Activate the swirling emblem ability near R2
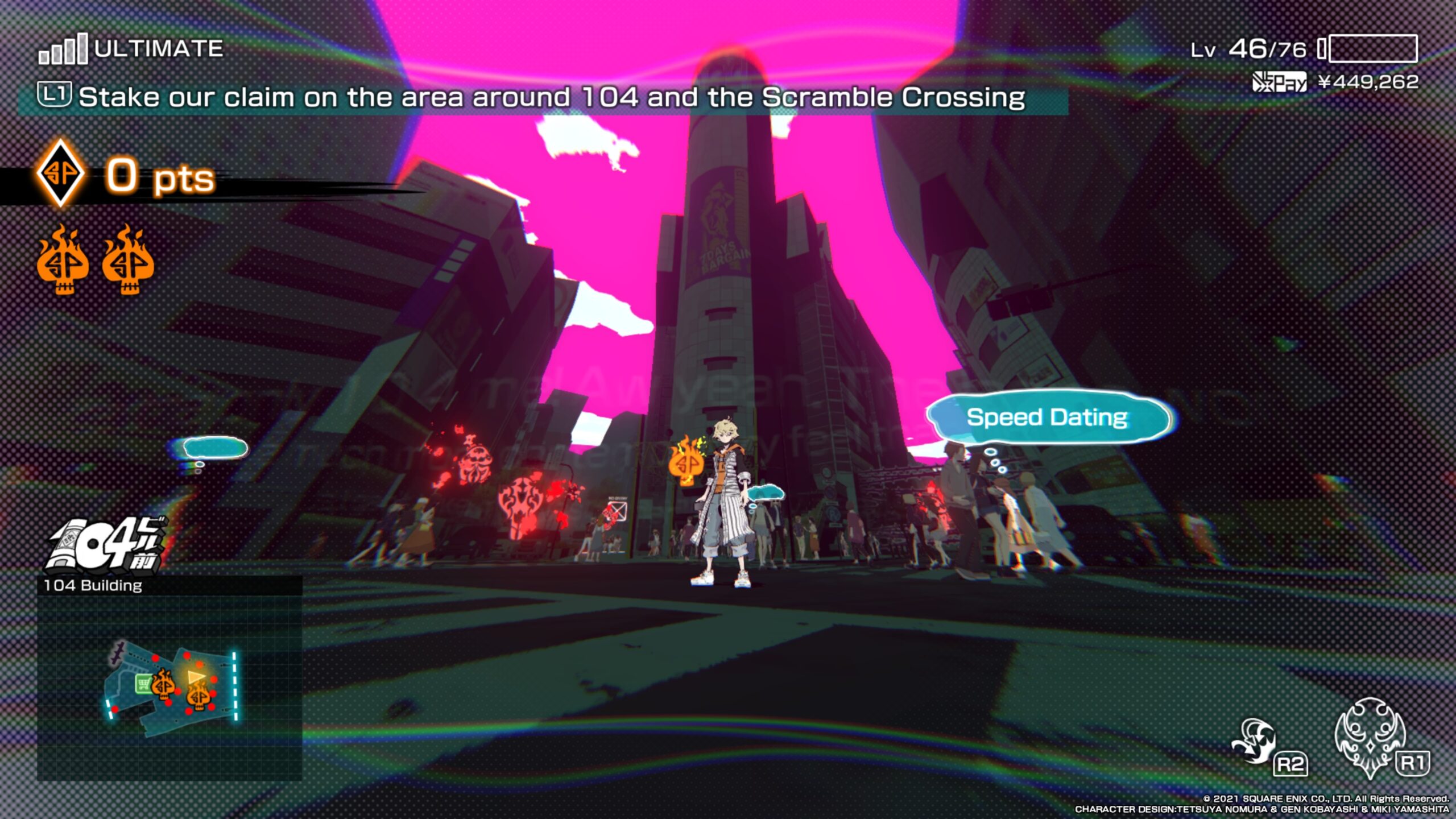Image resolution: width=1456 pixels, height=819 pixels. [x=1254, y=741]
